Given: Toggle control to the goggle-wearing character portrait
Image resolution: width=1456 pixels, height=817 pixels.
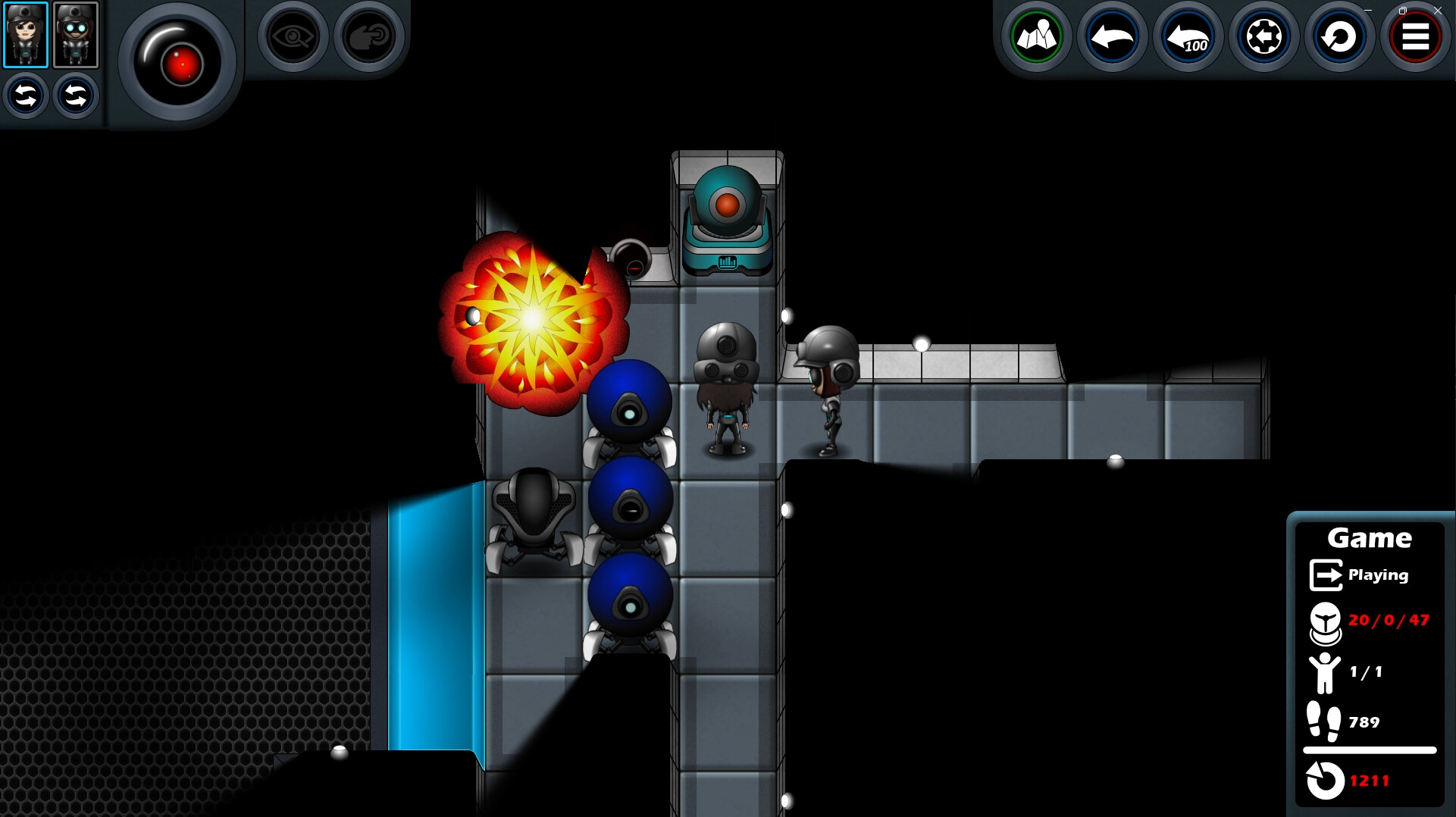Looking at the screenshot, I should [76, 34].
